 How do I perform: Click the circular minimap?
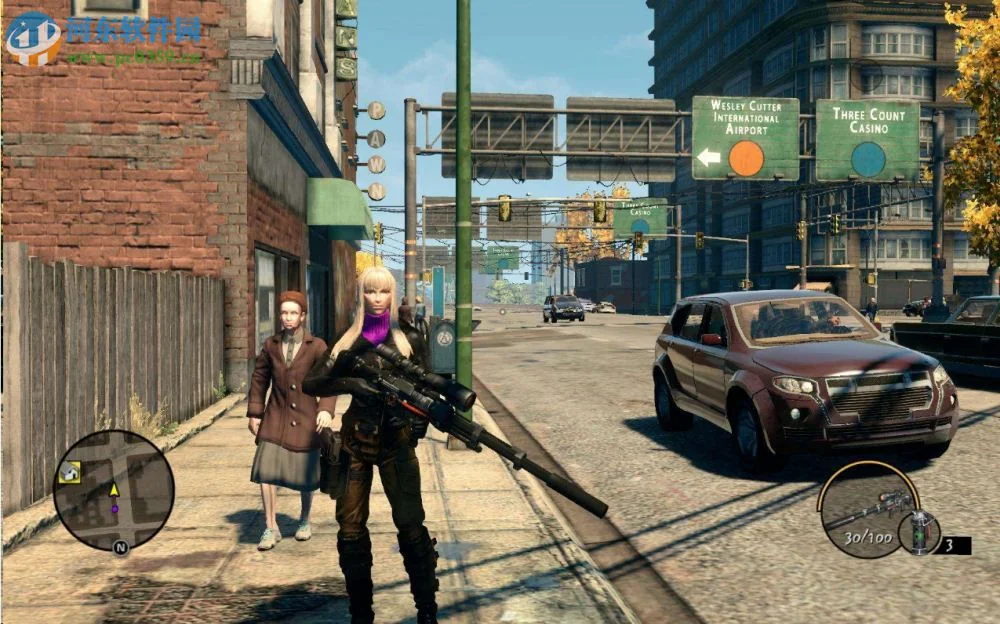(113, 490)
